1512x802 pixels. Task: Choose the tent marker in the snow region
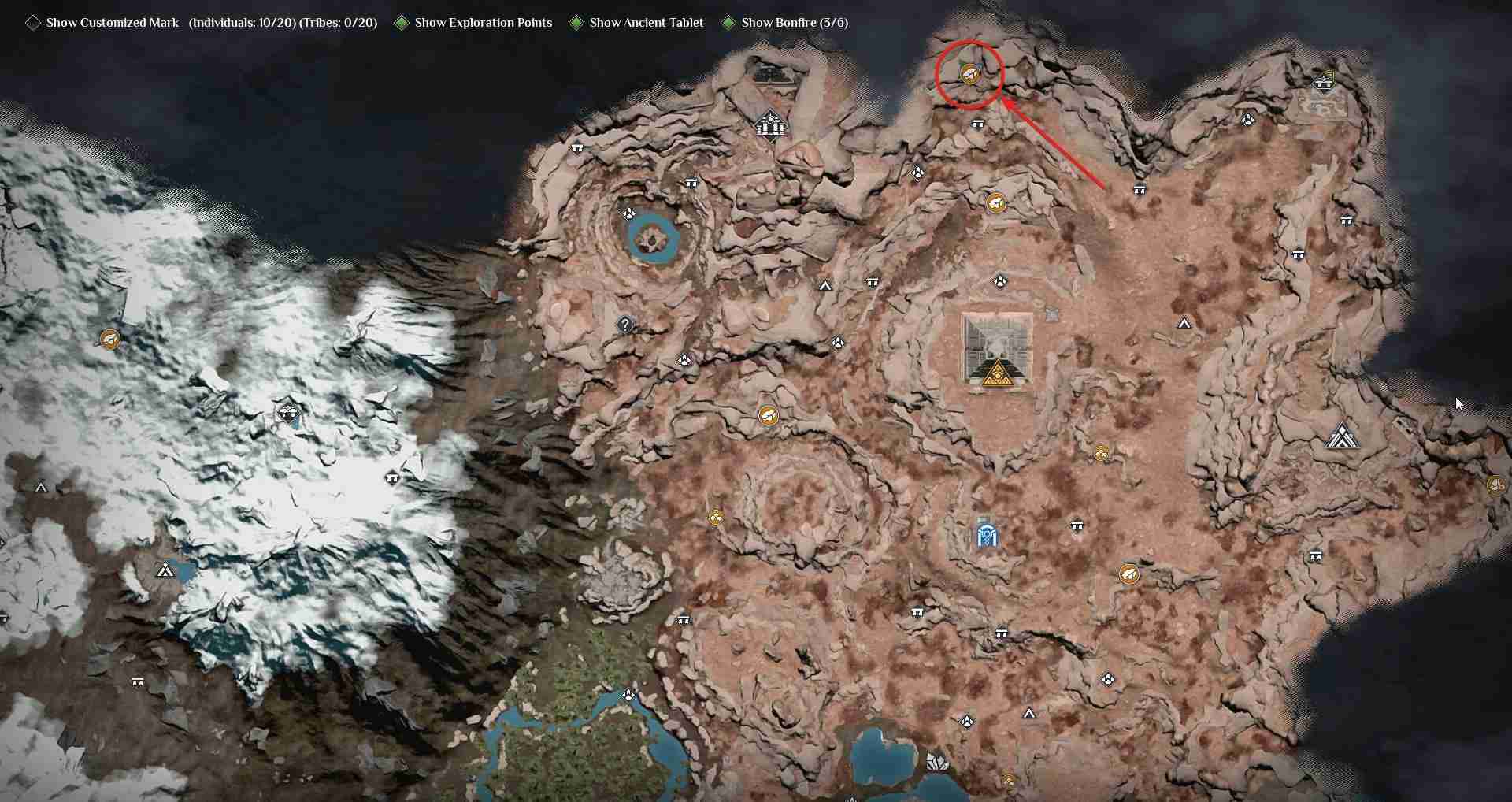pos(165,570)
